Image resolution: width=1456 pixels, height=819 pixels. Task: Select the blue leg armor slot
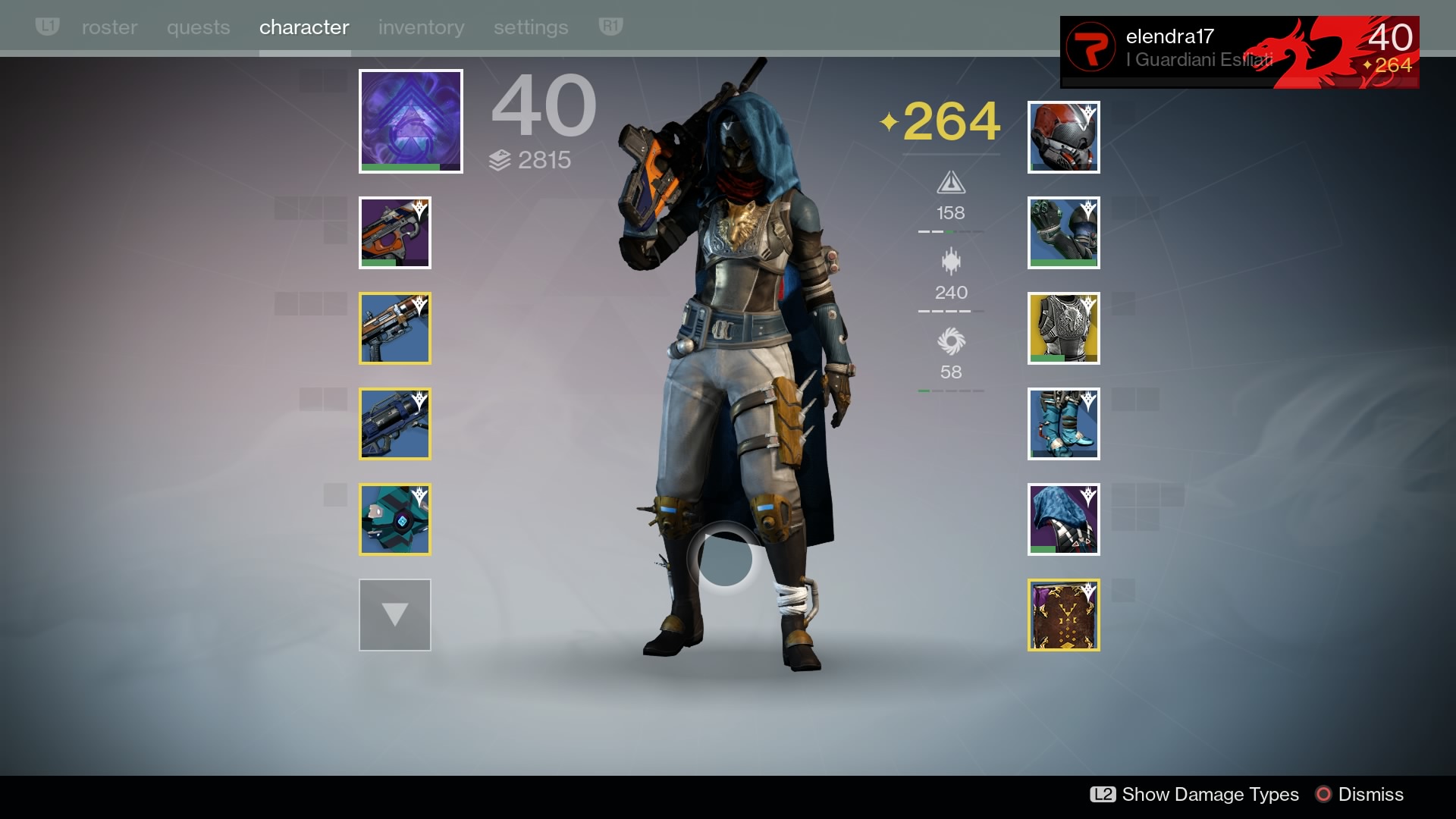pyautogui.click(x=1063, y=424)
